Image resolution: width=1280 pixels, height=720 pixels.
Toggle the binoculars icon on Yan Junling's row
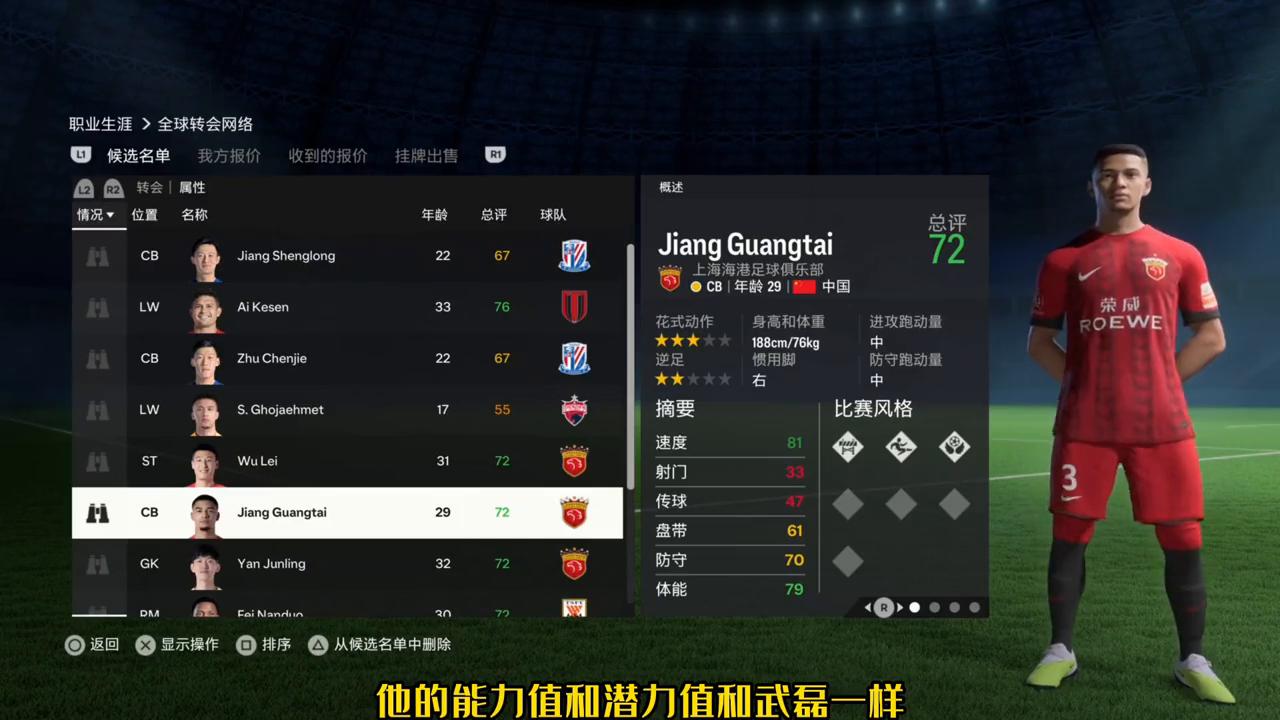tap(97, 563)
